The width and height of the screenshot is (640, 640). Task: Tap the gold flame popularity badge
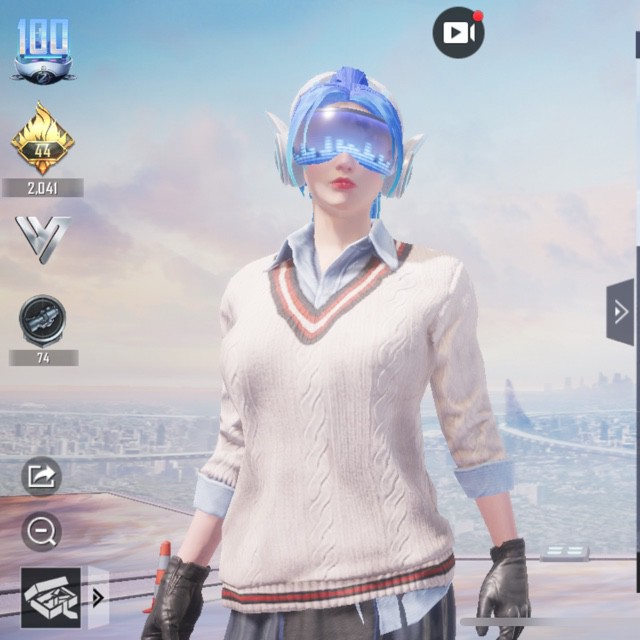tap(42, 140)
